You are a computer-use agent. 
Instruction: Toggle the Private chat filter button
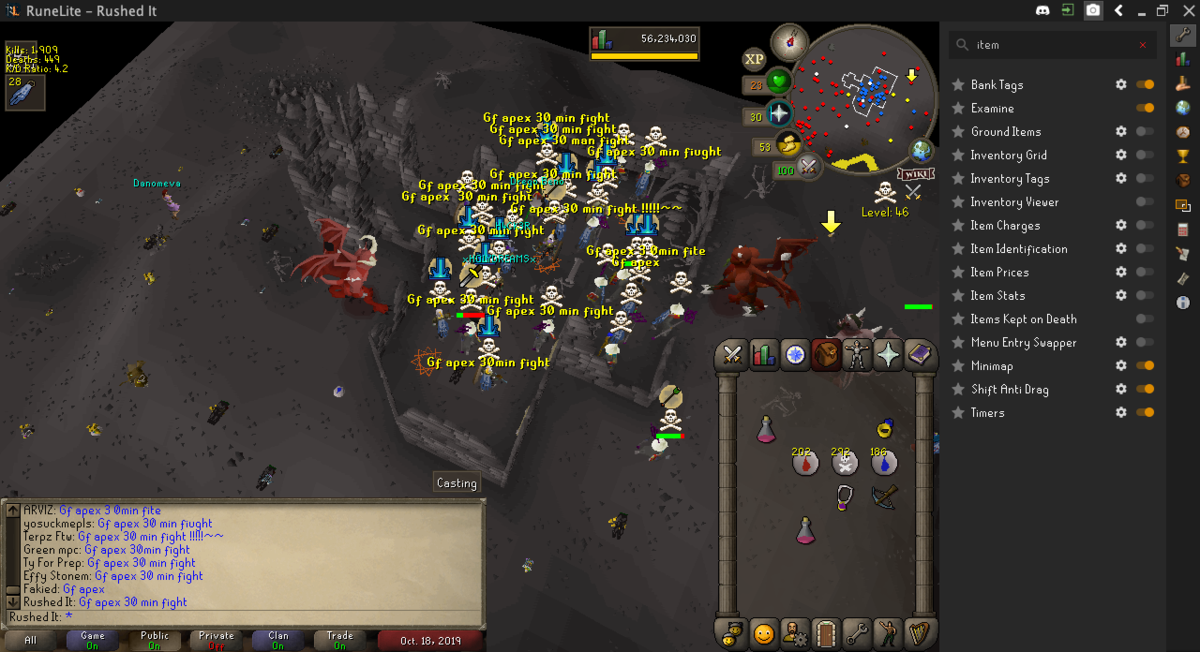click(x=216, y=640)
